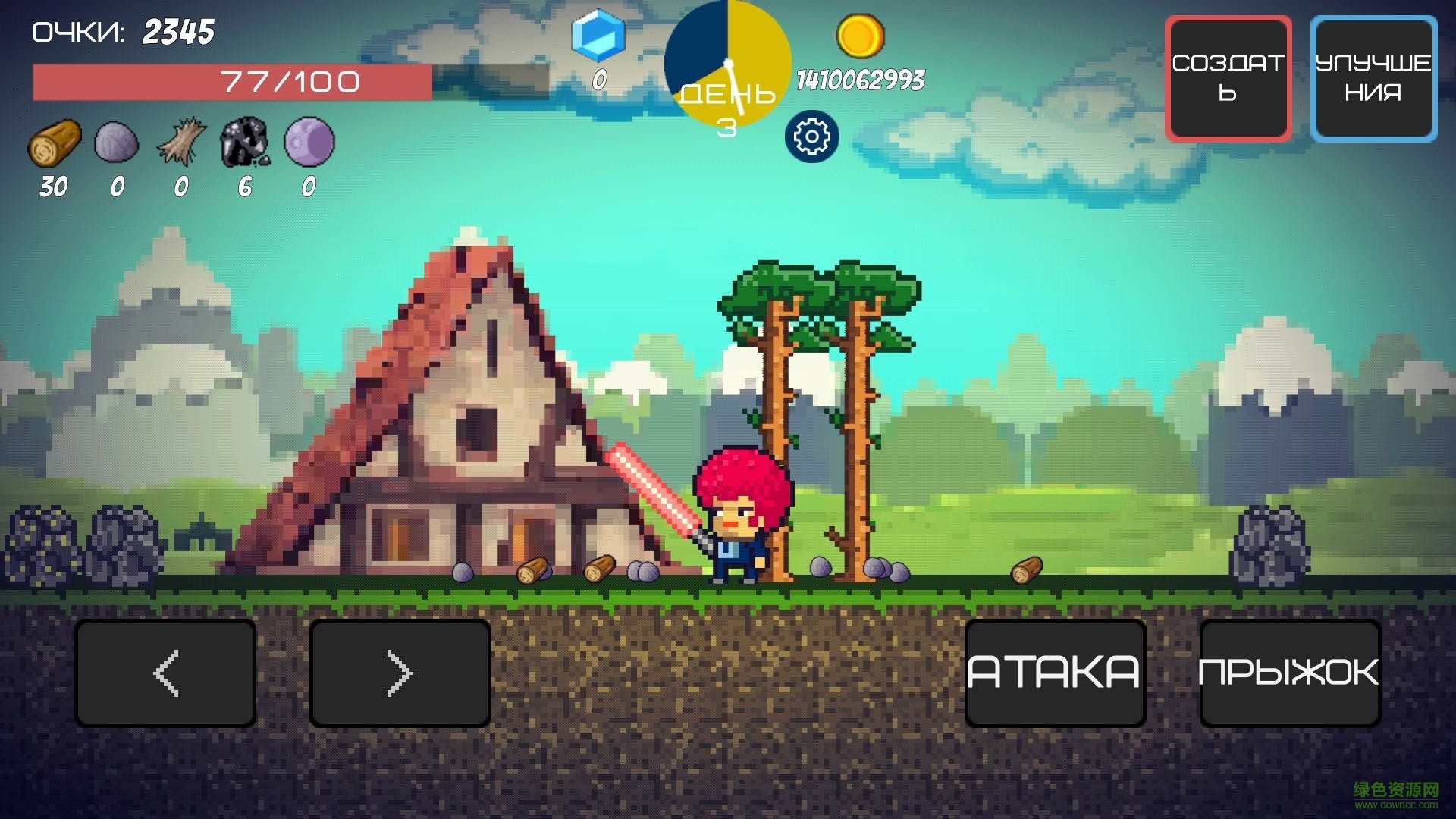This screenshot has width=1456, height=819.
Task: Open the settings gear icon
Action: (x=811, y=136)
